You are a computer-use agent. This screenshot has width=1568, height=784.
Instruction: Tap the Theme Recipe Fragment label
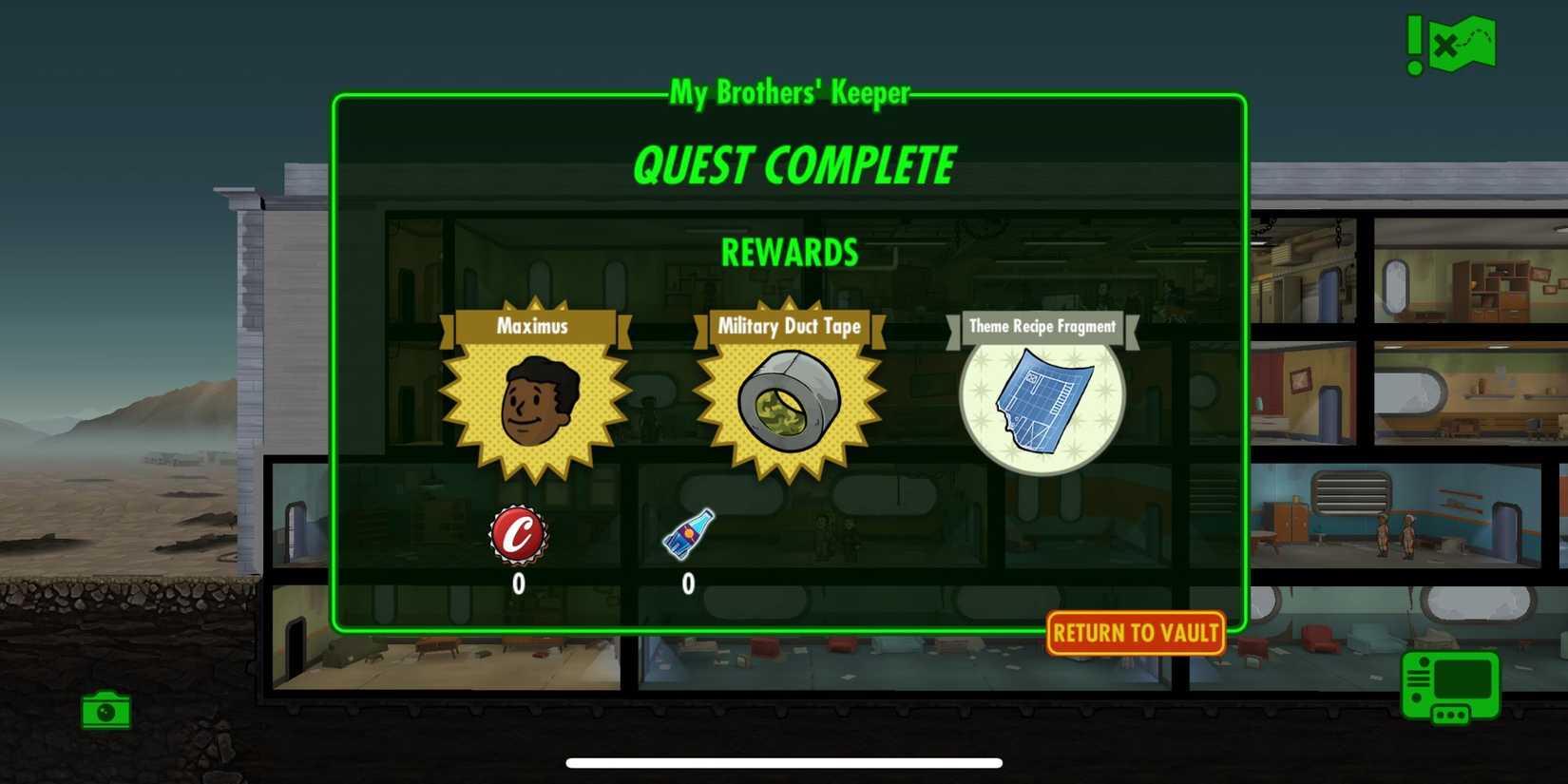(x=1042, y=327)
